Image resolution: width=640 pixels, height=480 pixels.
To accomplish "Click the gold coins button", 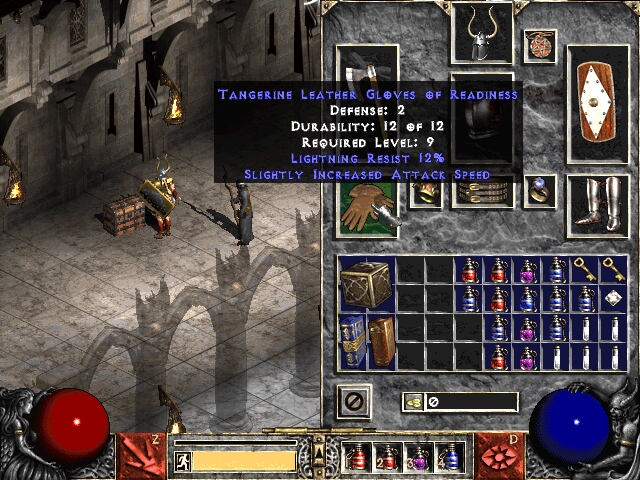I will click(412, 402).
